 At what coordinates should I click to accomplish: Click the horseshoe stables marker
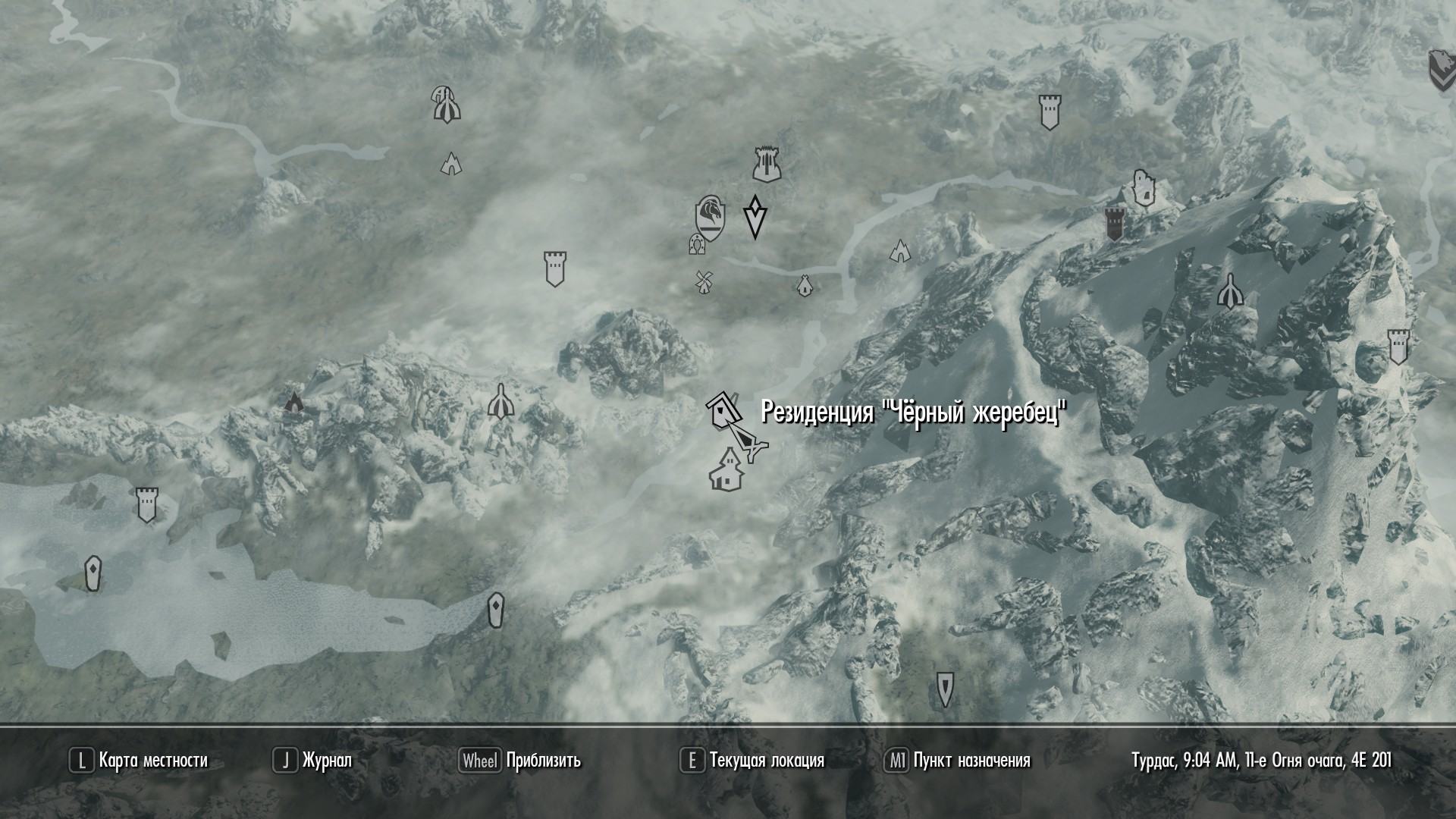coord(695,244)
